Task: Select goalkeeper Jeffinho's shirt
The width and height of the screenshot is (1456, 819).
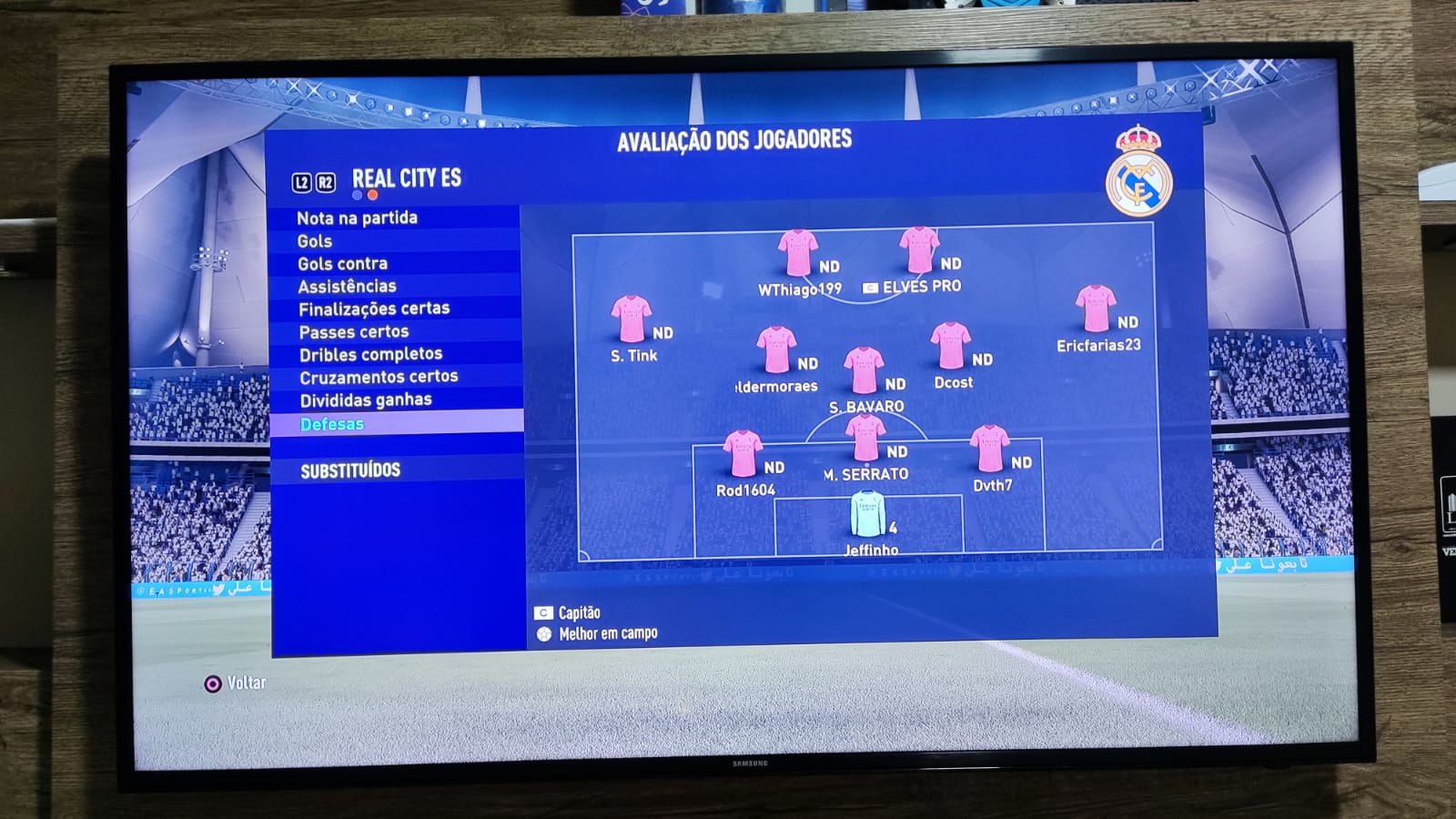Action: click(867, 515)
